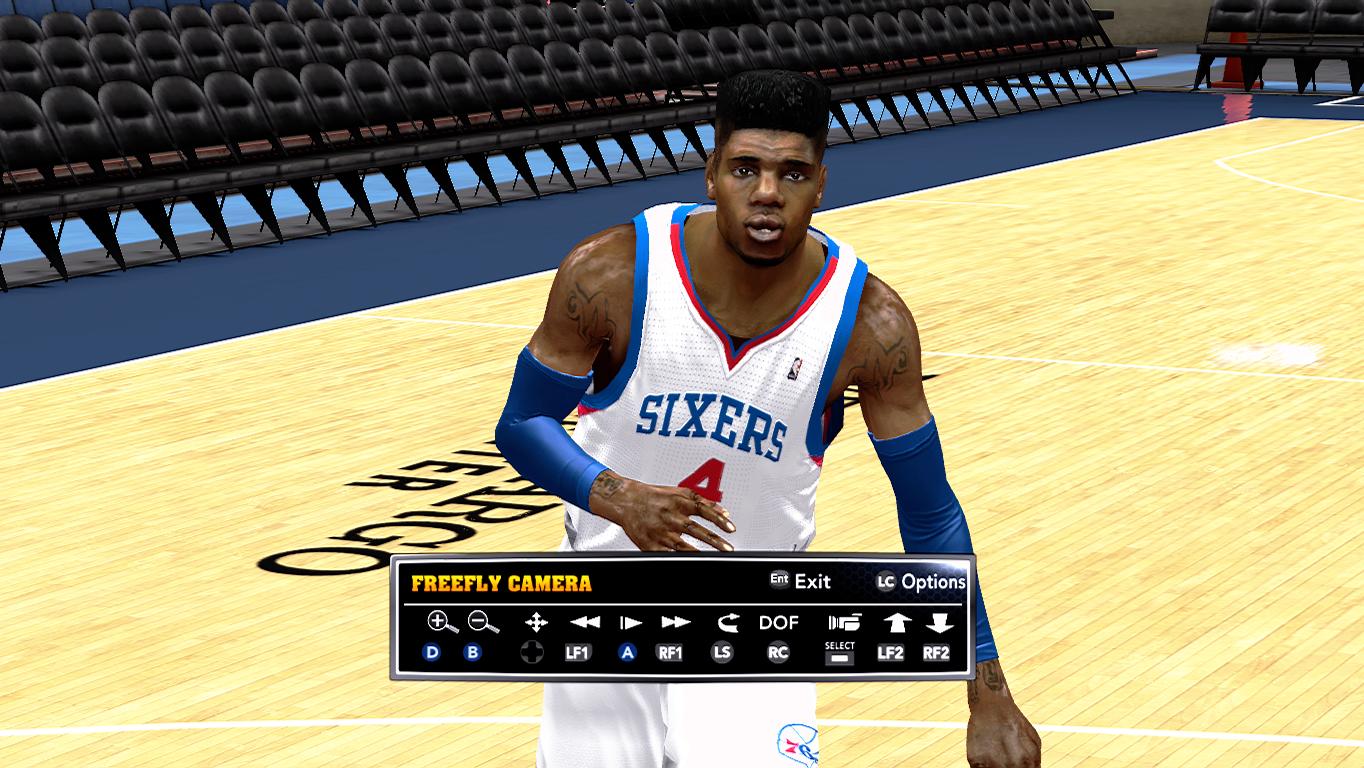
Task: Activate the rotate camera curved-arrow icon
Action: [725, 622]
